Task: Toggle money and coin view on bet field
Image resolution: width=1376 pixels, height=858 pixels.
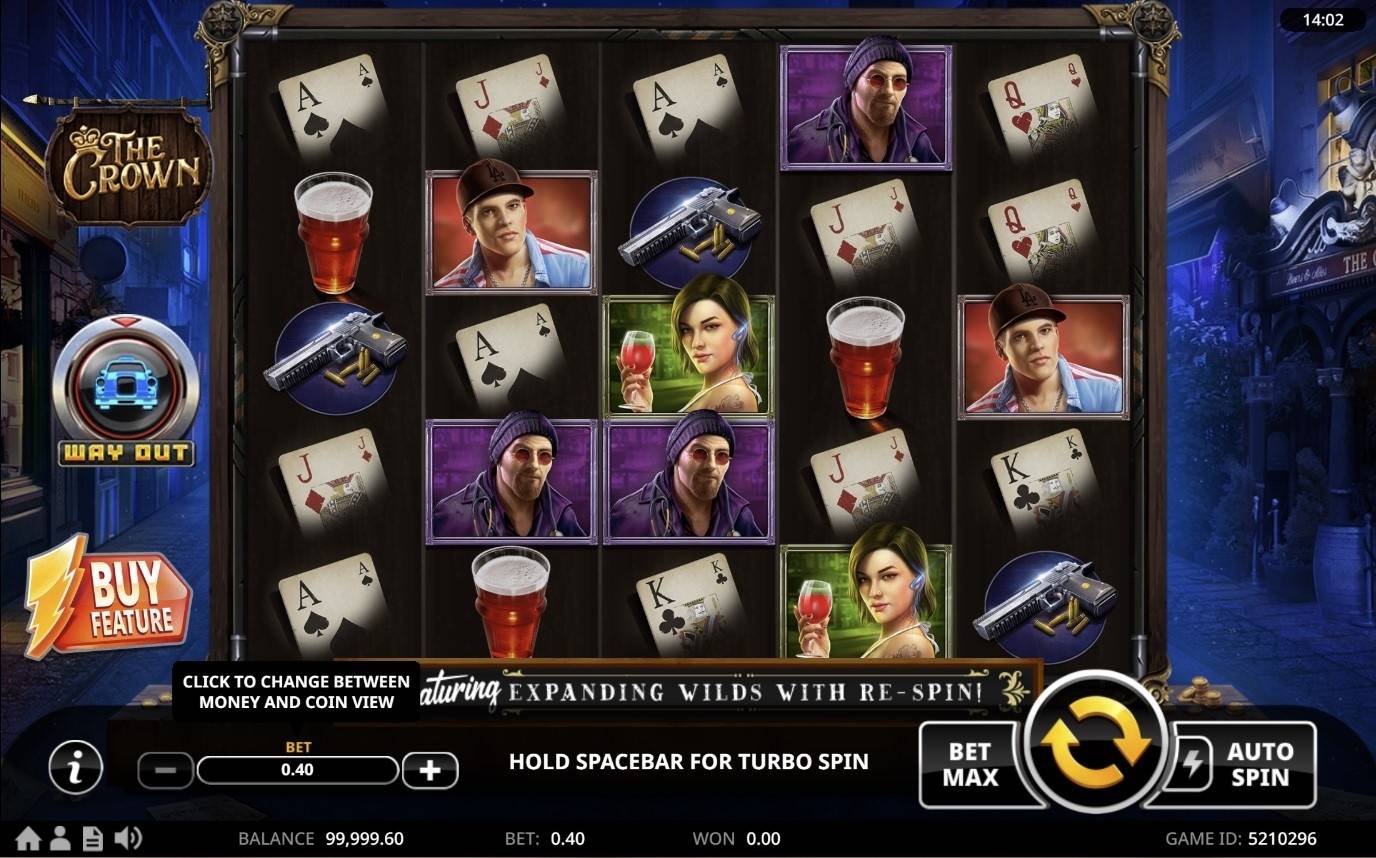Action: click(297, 770)
